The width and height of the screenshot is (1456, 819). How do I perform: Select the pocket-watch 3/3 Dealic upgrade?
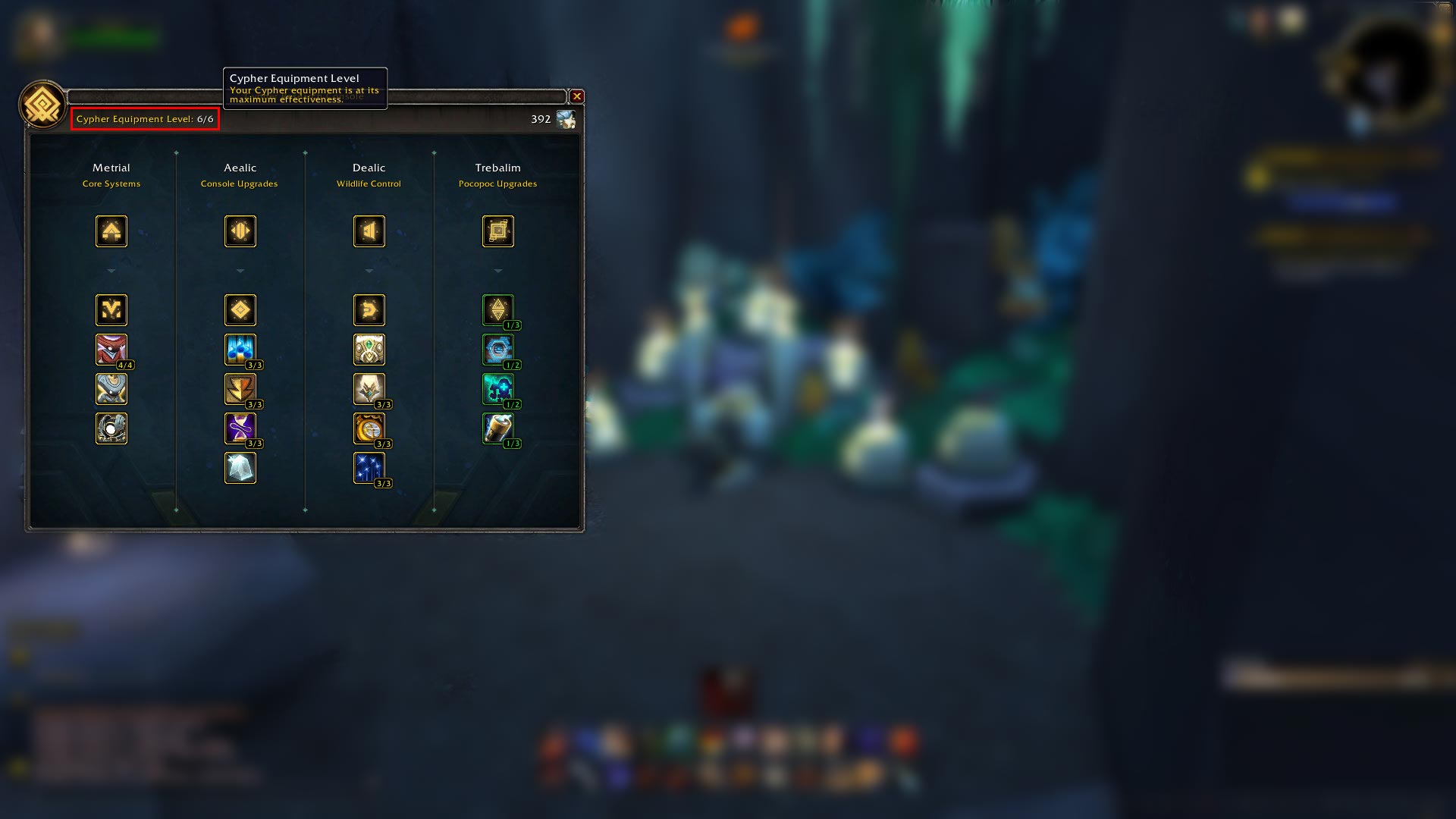369,428
